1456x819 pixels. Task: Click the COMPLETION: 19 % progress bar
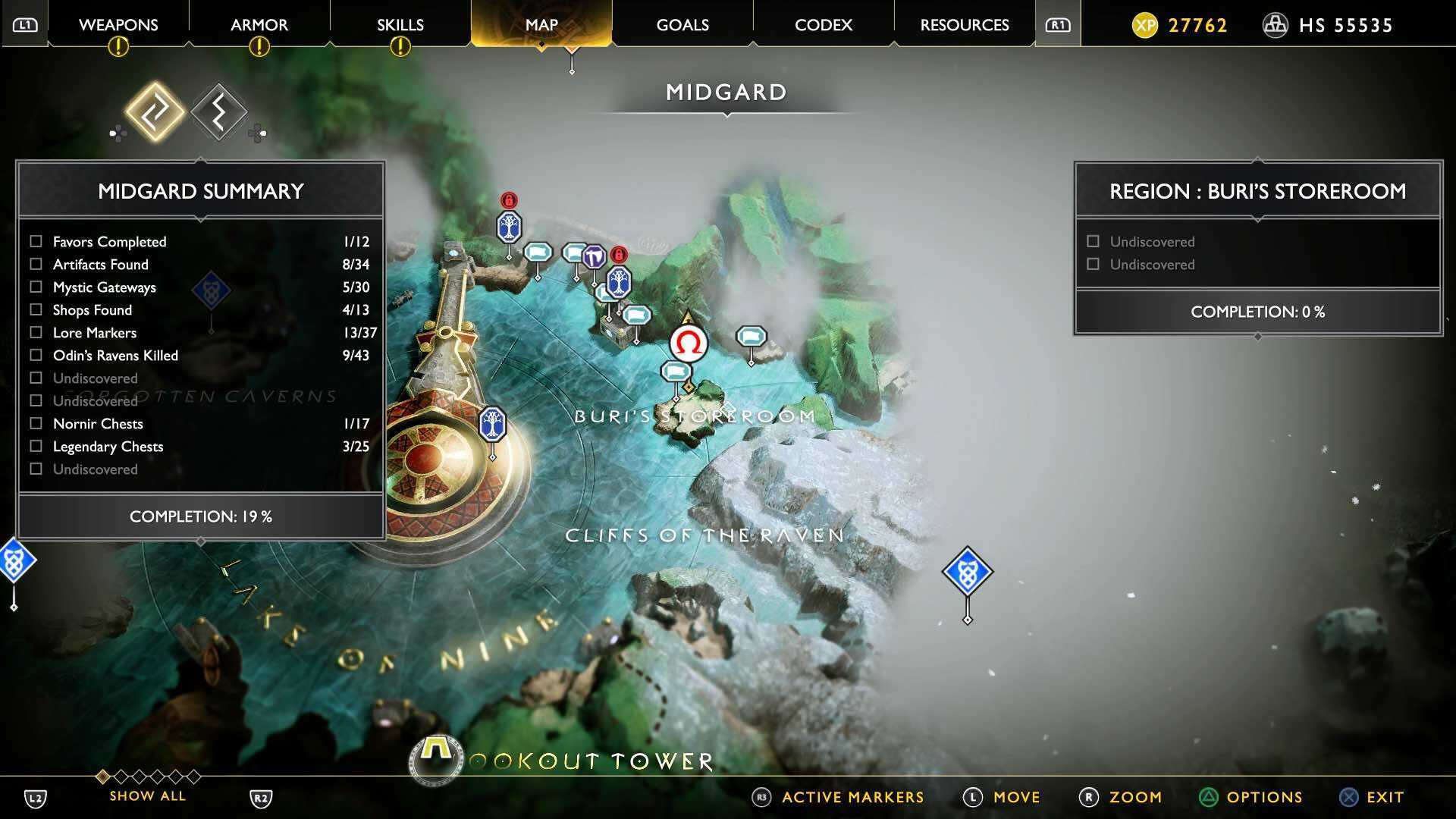click(199, 516)
